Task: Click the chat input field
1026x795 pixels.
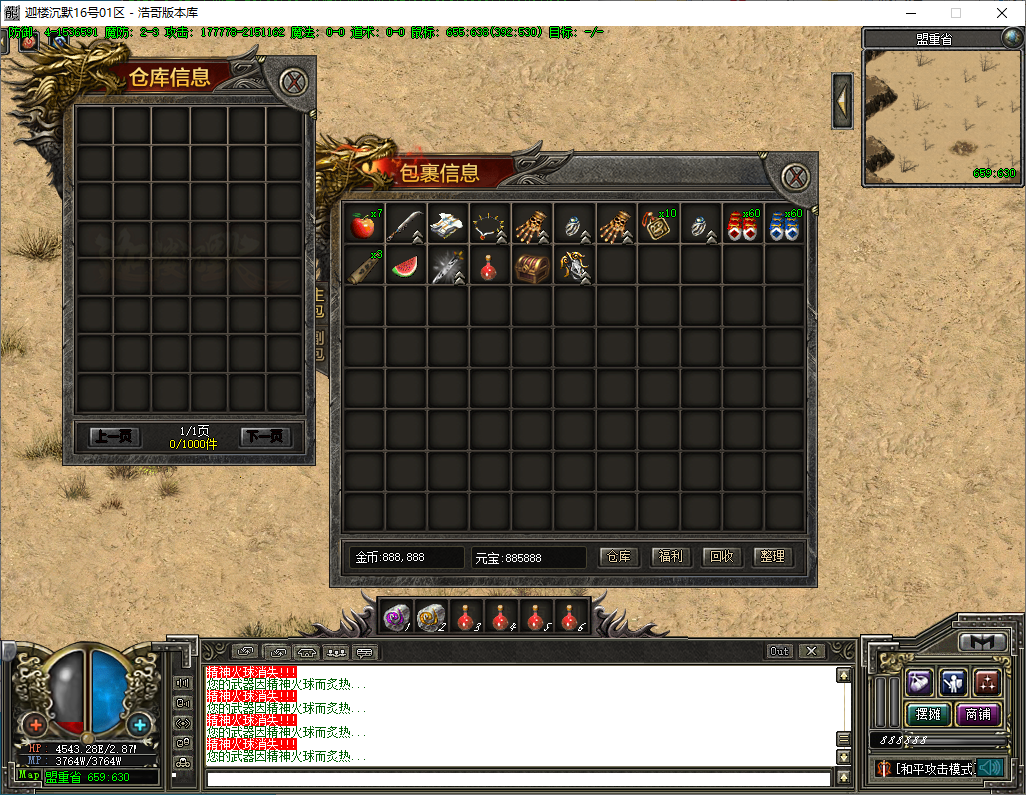Action: pyautogui.click(x=518, y=778)
